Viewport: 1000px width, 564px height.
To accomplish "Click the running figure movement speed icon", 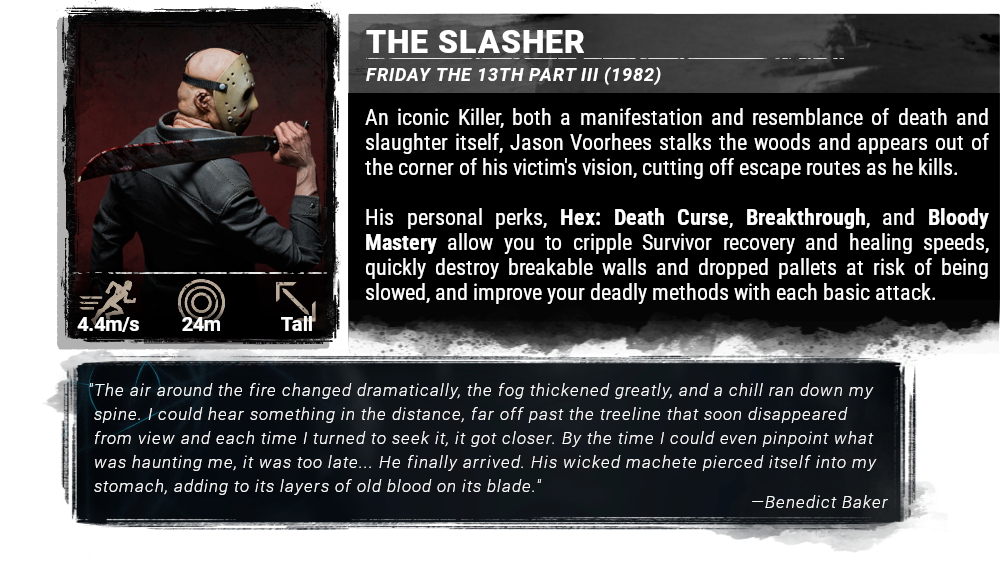I will point(108,299).
